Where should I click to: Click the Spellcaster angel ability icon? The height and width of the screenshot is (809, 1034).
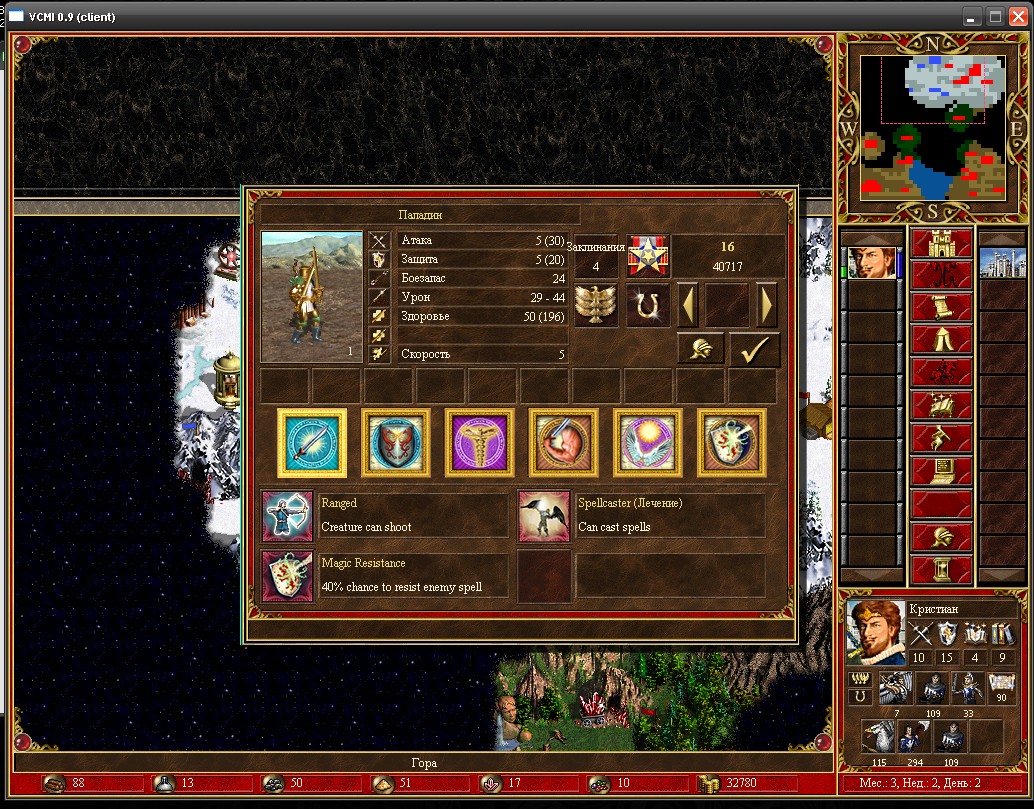click(544, 515)
